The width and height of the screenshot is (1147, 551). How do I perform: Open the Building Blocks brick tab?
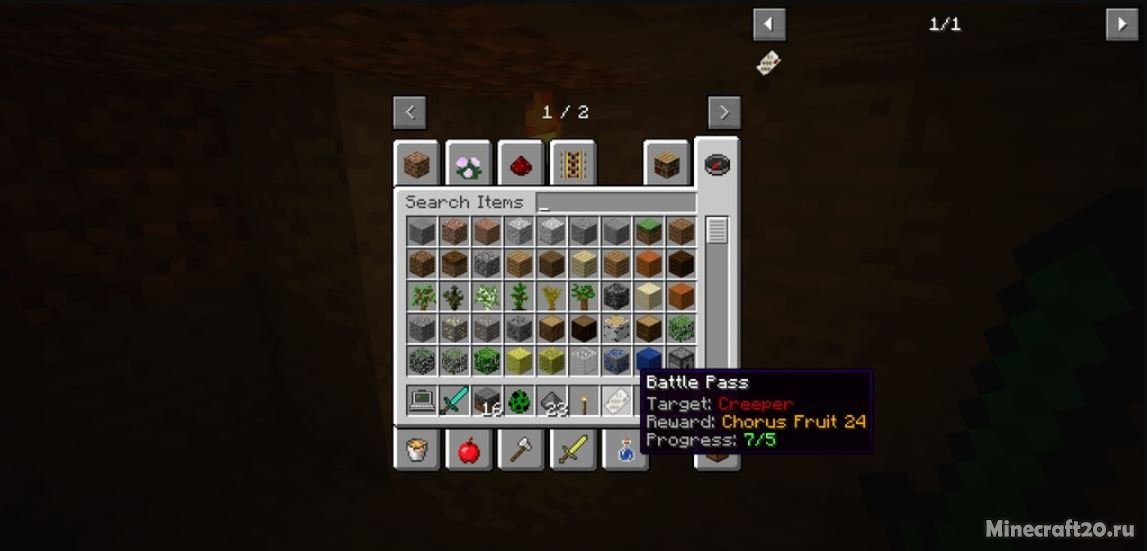416,163
